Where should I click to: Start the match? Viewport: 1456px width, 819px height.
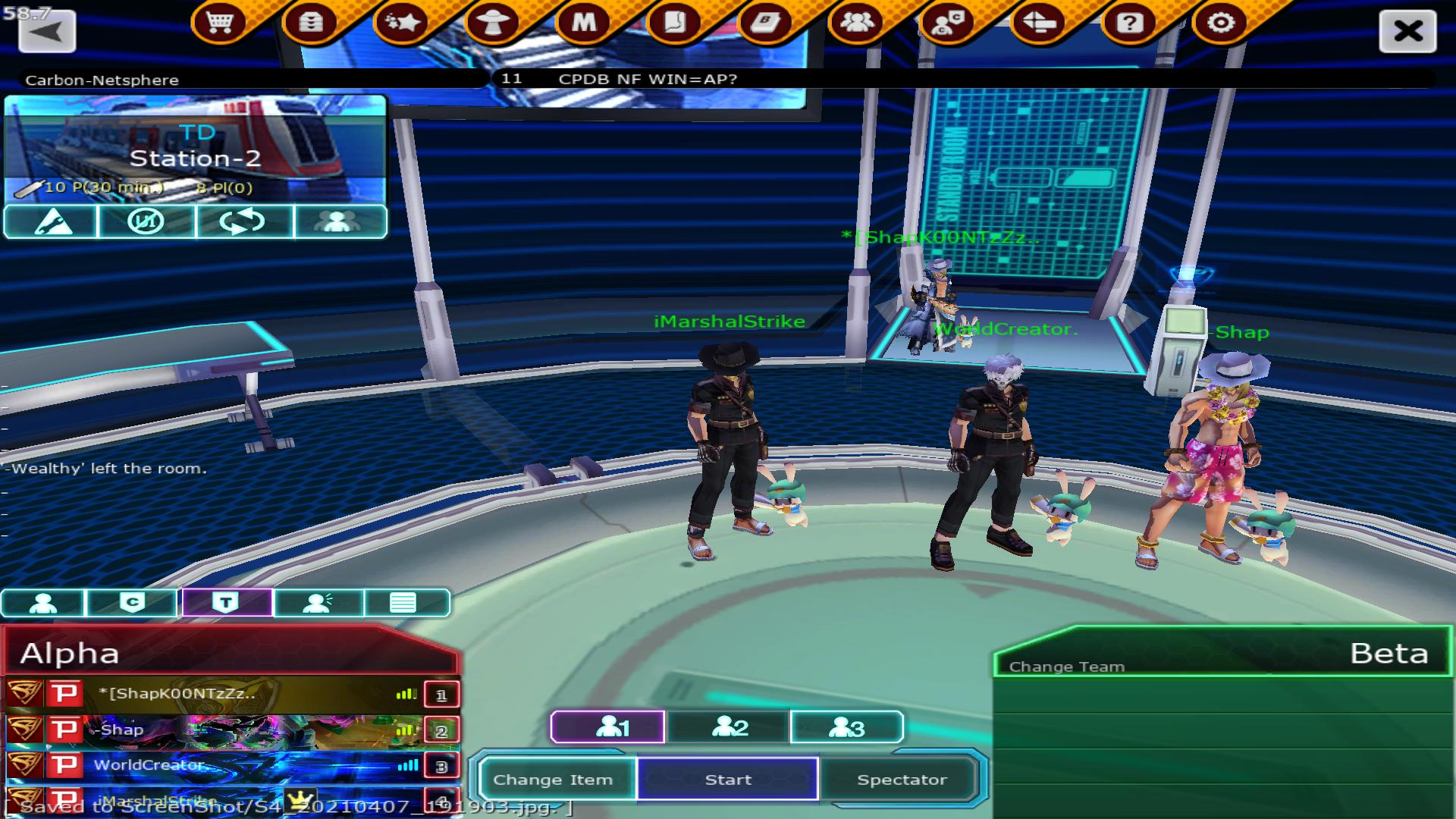coord(728,780)
